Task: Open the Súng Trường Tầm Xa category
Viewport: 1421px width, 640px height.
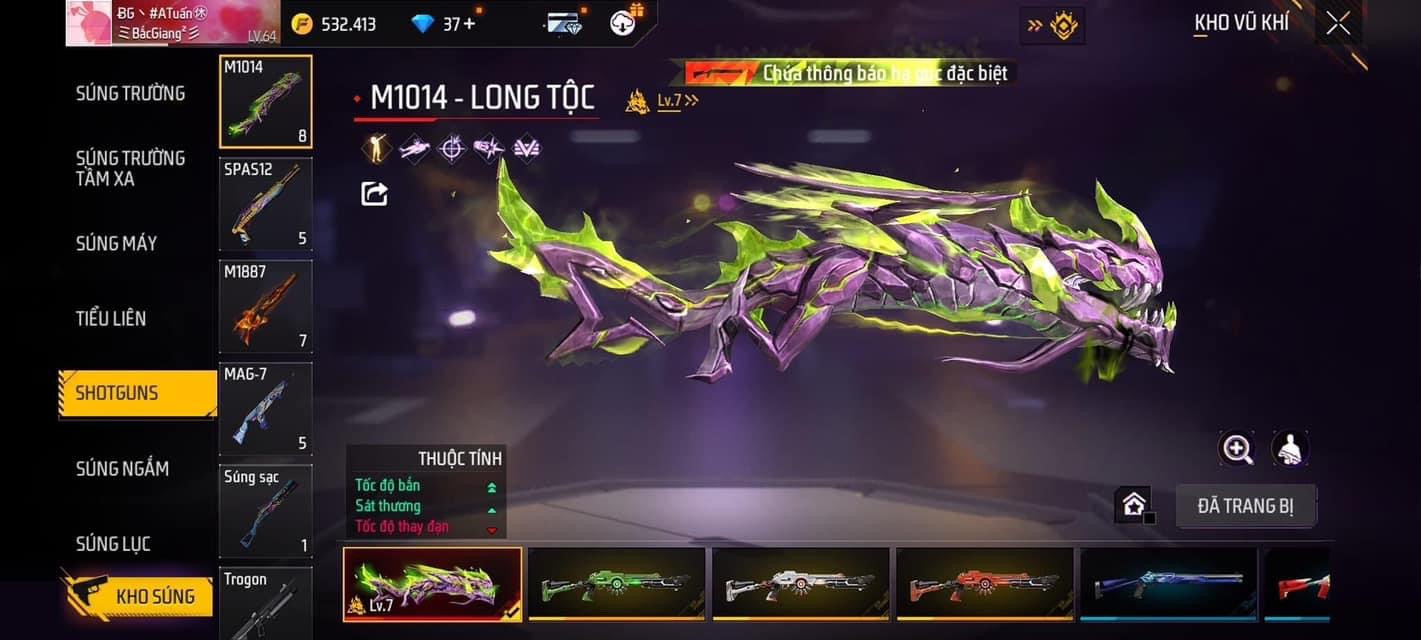Action: (130, 168)
